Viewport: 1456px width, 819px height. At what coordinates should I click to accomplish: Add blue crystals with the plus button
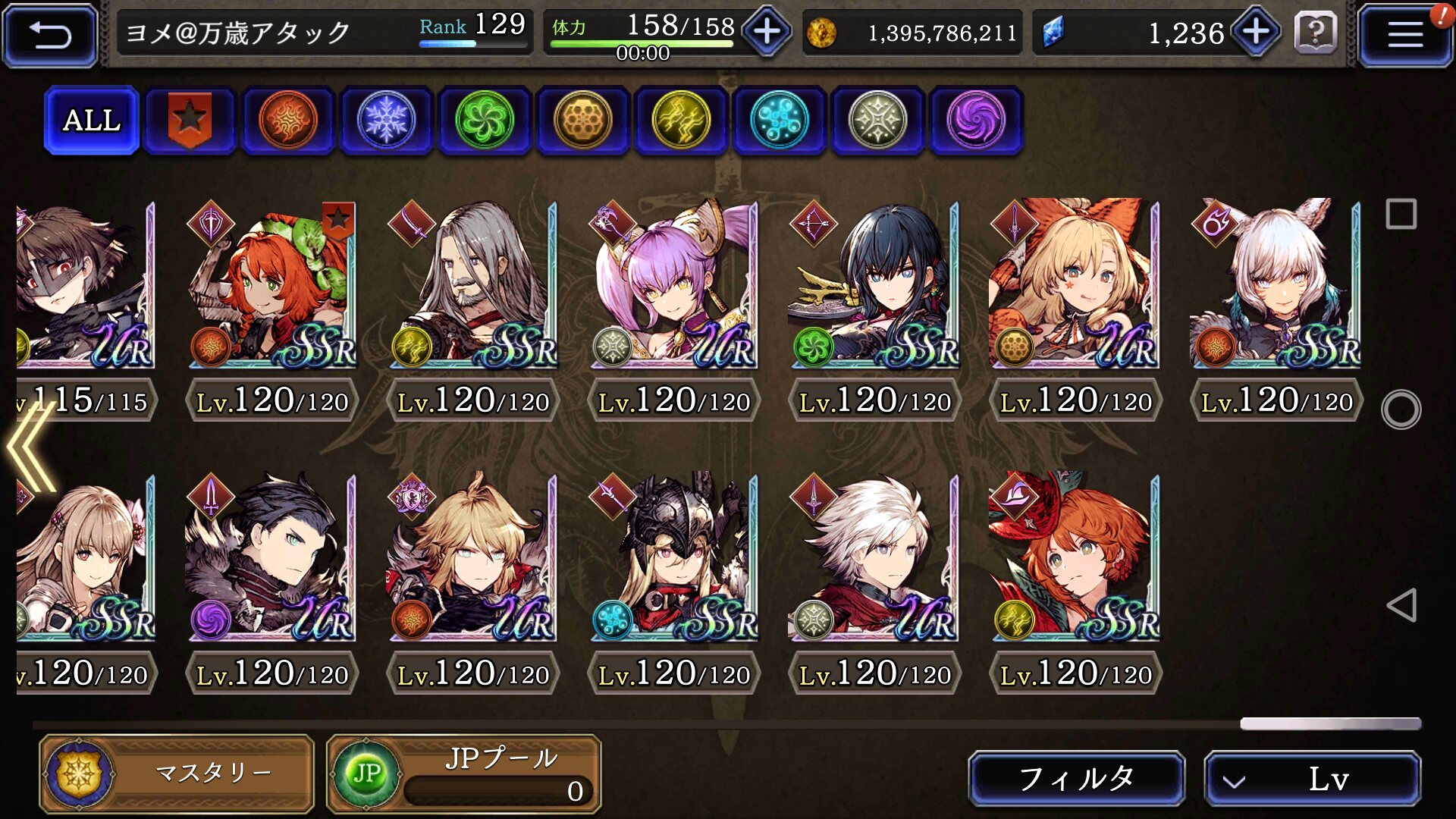[1256, 32]
